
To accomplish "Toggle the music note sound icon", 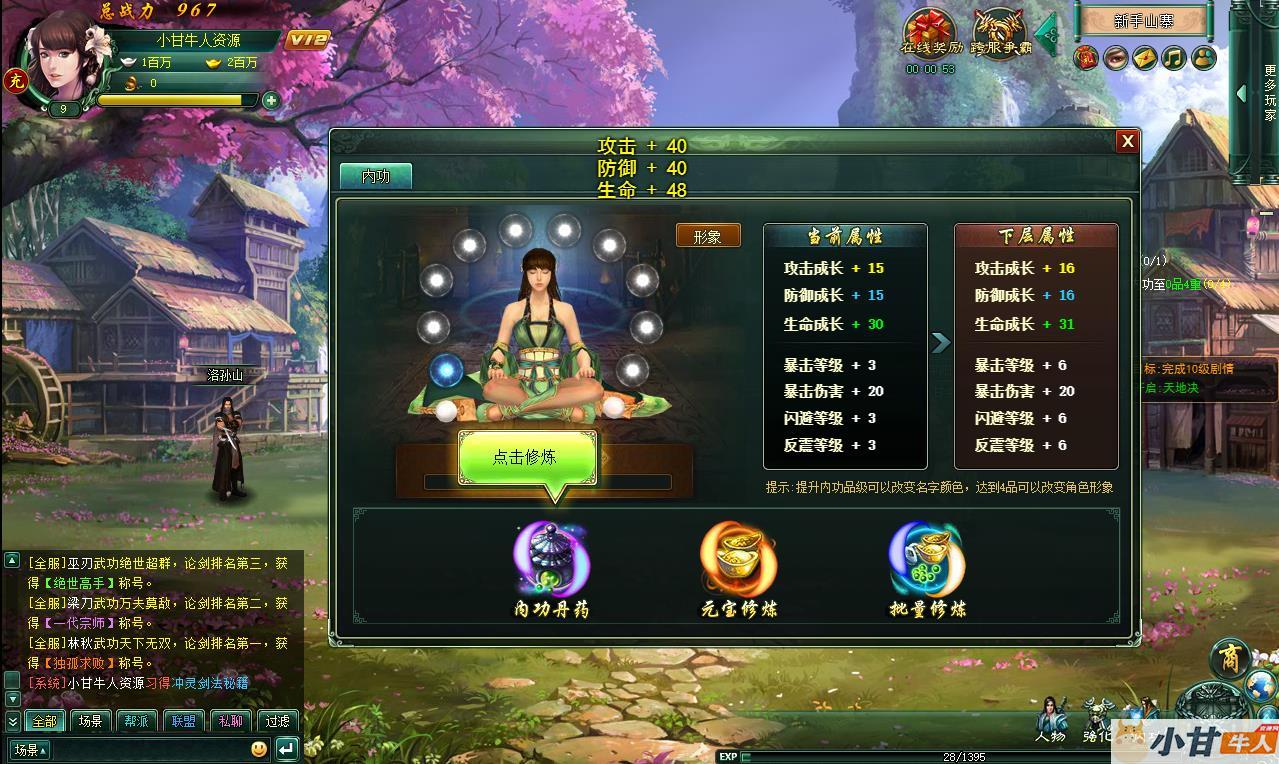I will pos(1174,58).
